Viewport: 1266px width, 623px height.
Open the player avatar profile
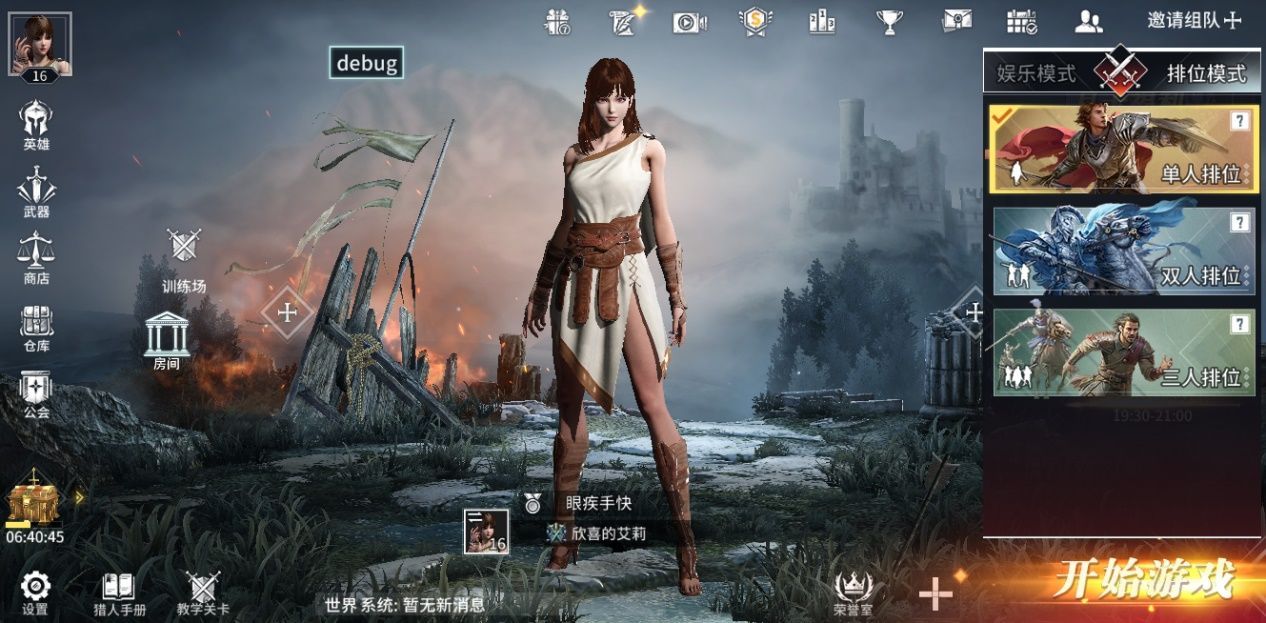click(40, 45)
